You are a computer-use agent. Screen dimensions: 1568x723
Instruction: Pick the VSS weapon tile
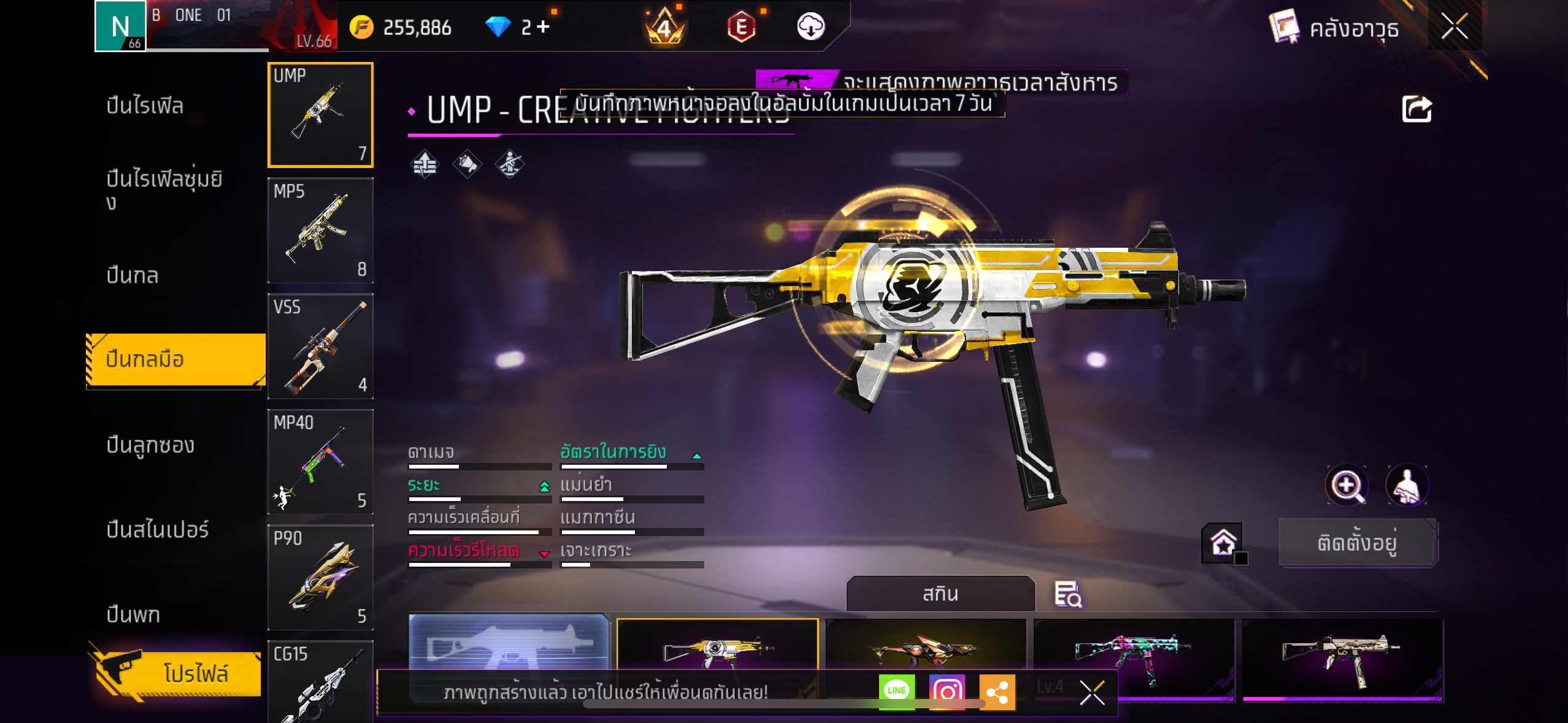click(x=320, y=346)
